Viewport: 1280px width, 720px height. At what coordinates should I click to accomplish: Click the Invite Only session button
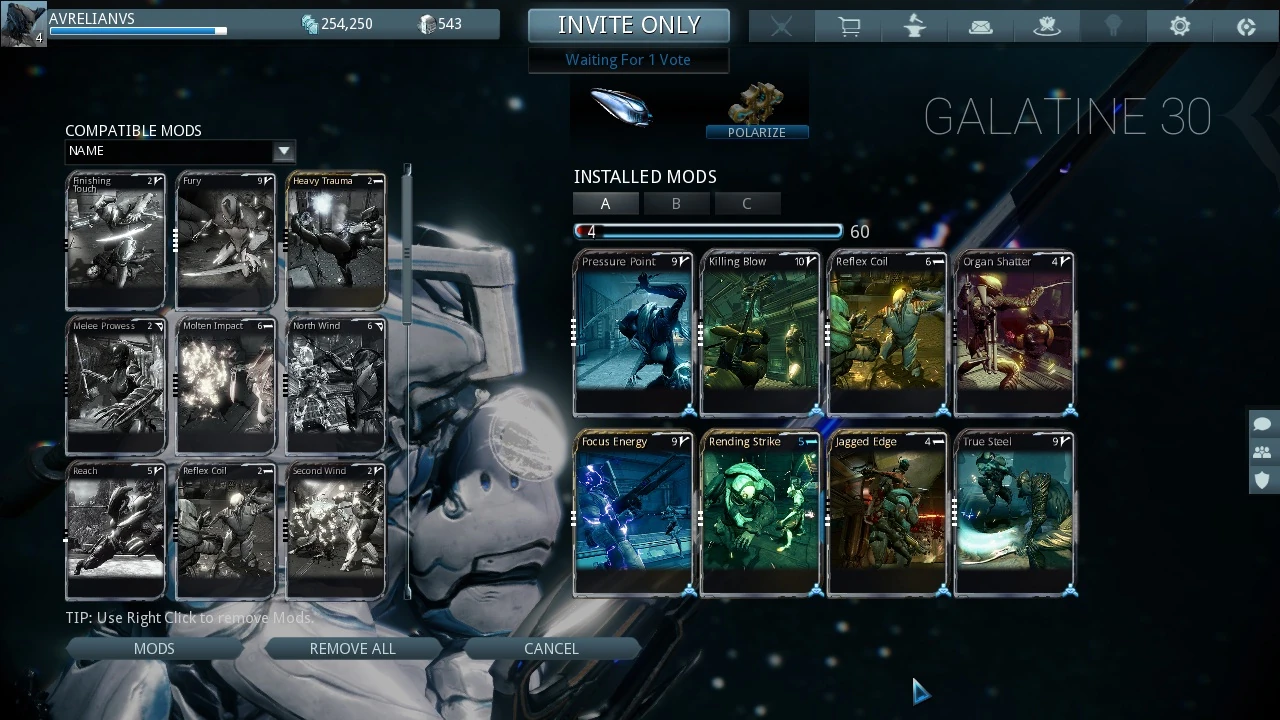tap(629, 25)
